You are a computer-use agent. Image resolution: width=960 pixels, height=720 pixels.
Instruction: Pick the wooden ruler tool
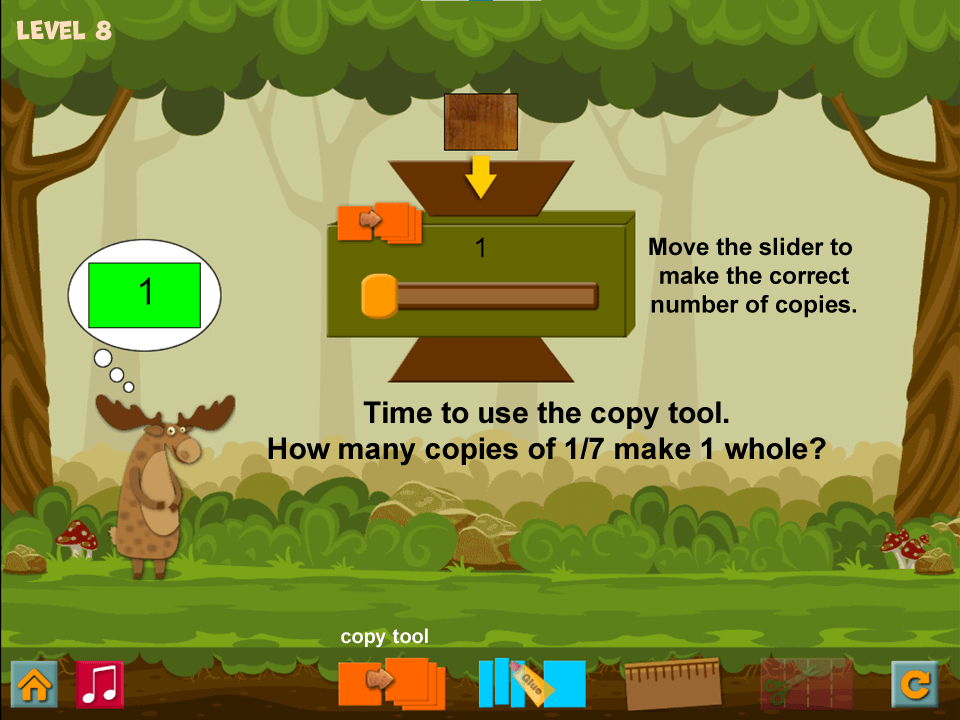tap(673, 684)
